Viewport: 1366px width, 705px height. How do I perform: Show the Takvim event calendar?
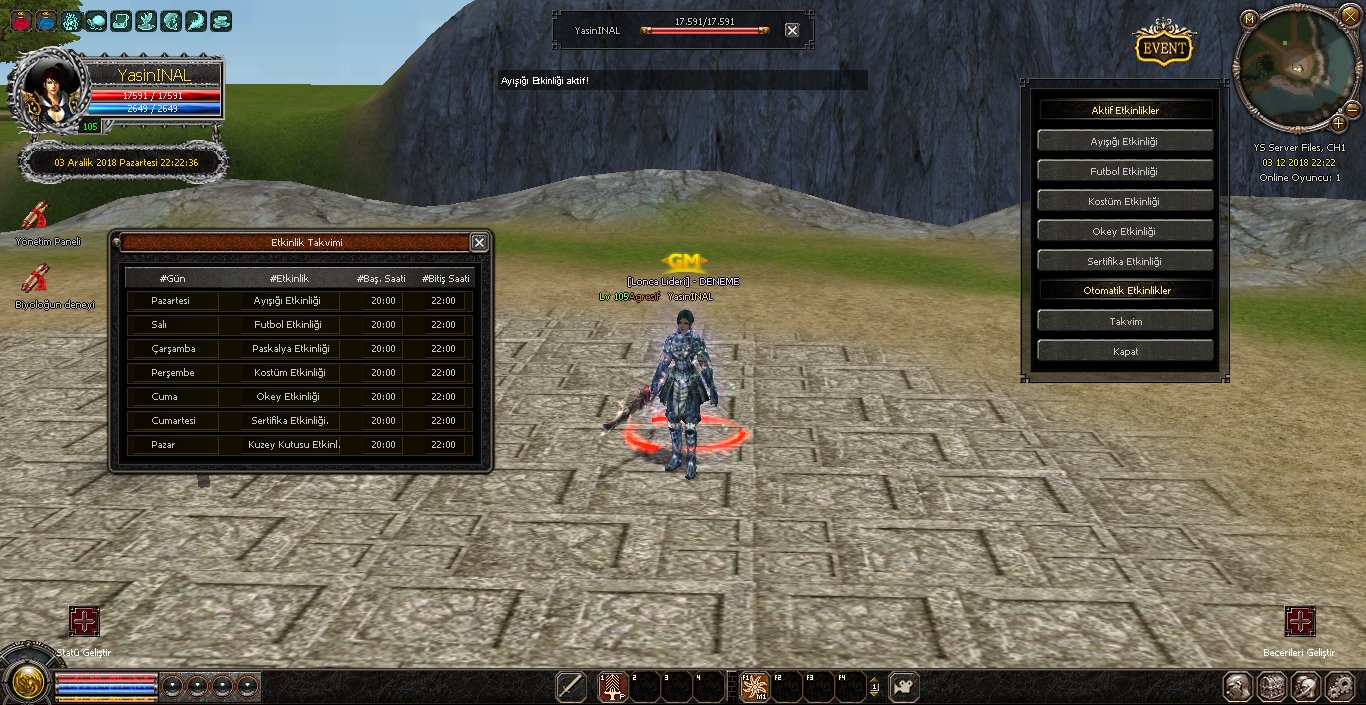click(1125, 321)
